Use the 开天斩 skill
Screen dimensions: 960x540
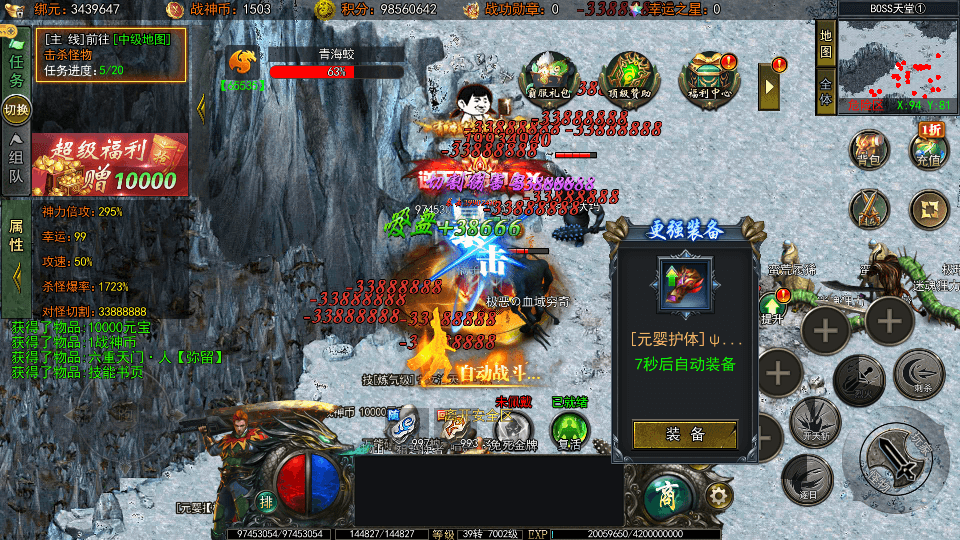click(x=814, y=423)
